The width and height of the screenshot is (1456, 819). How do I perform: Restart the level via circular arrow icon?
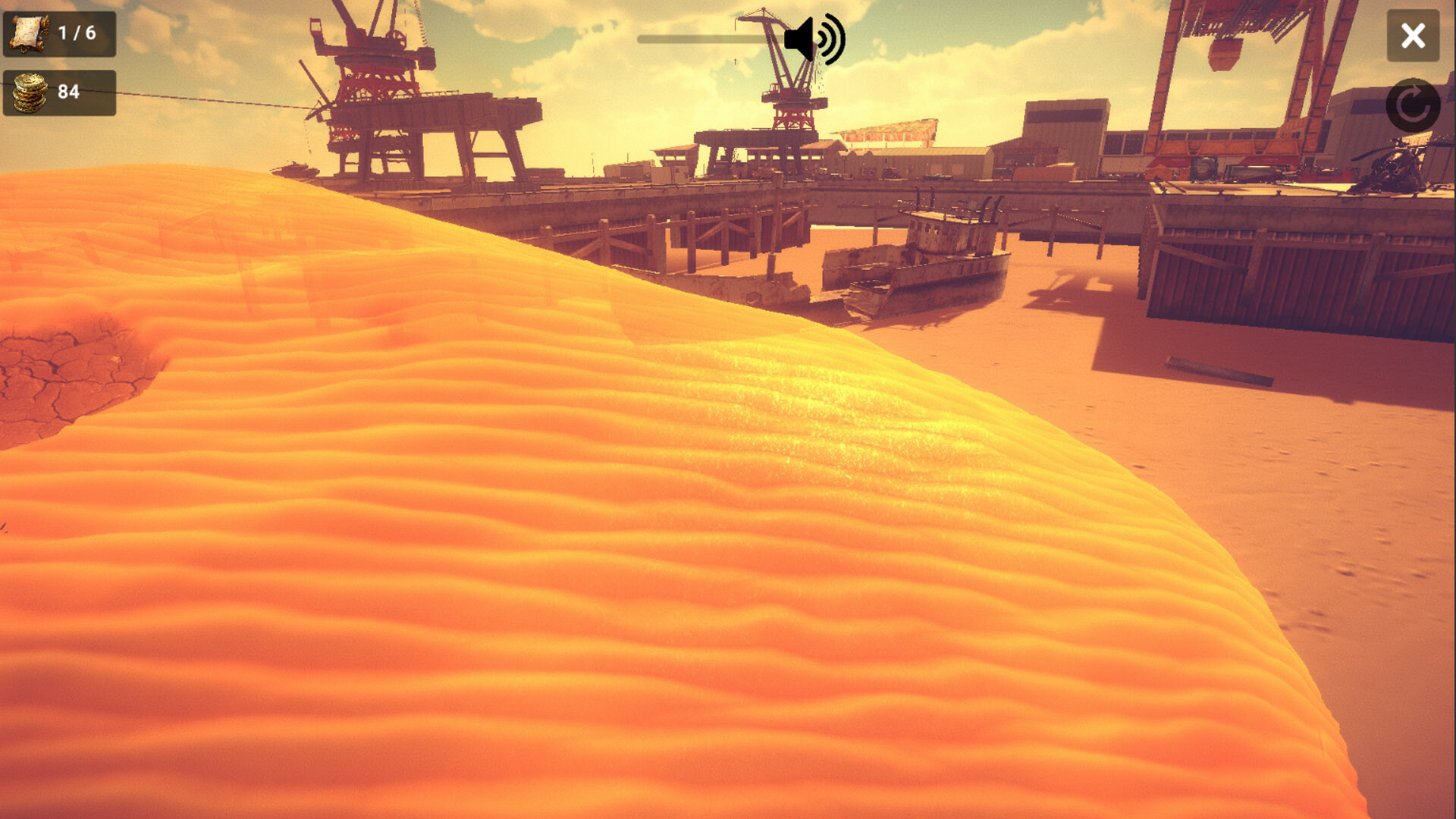coord(1413,106)
